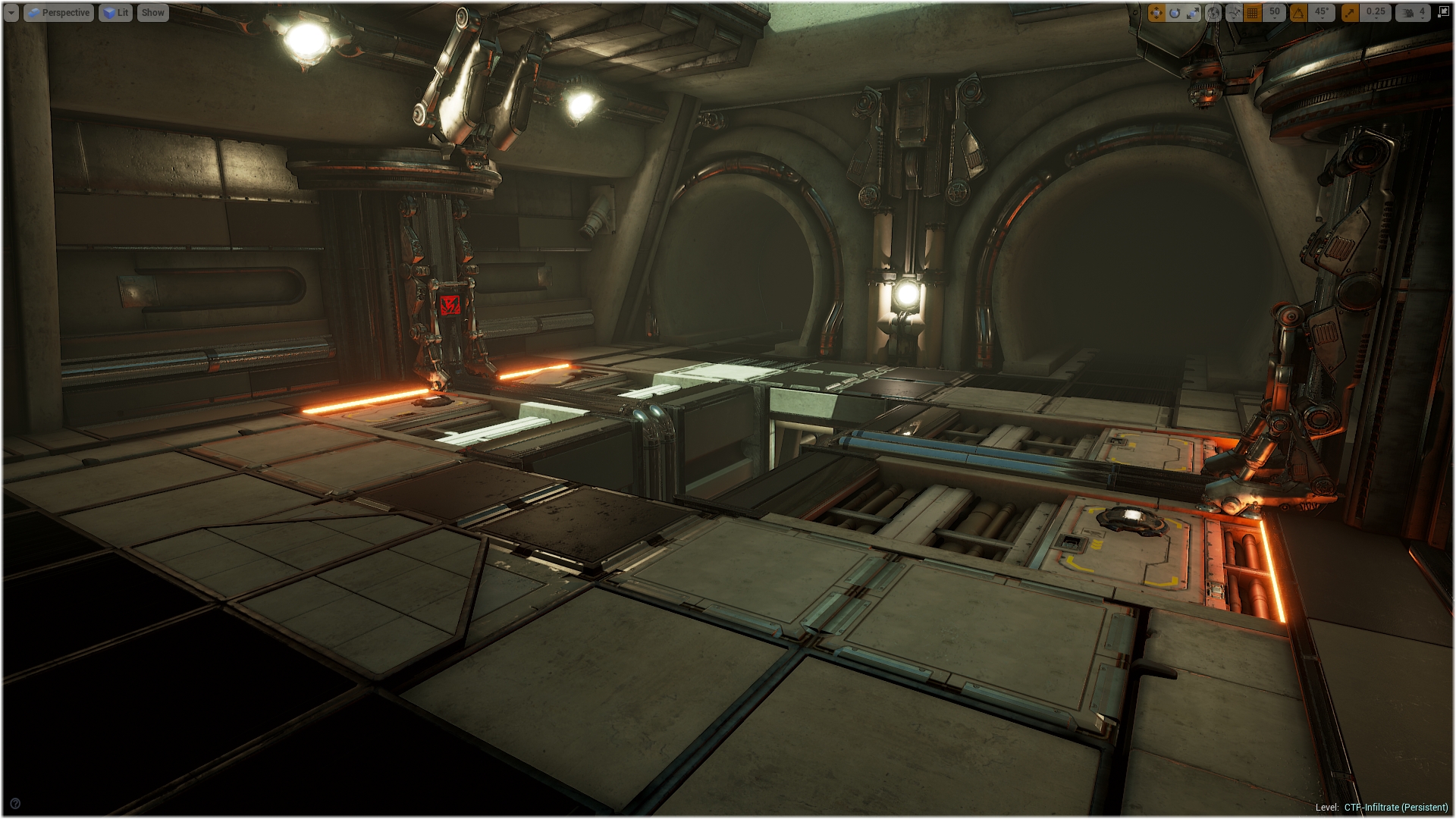Maximize or restore the viewport

coord(1443,13)
